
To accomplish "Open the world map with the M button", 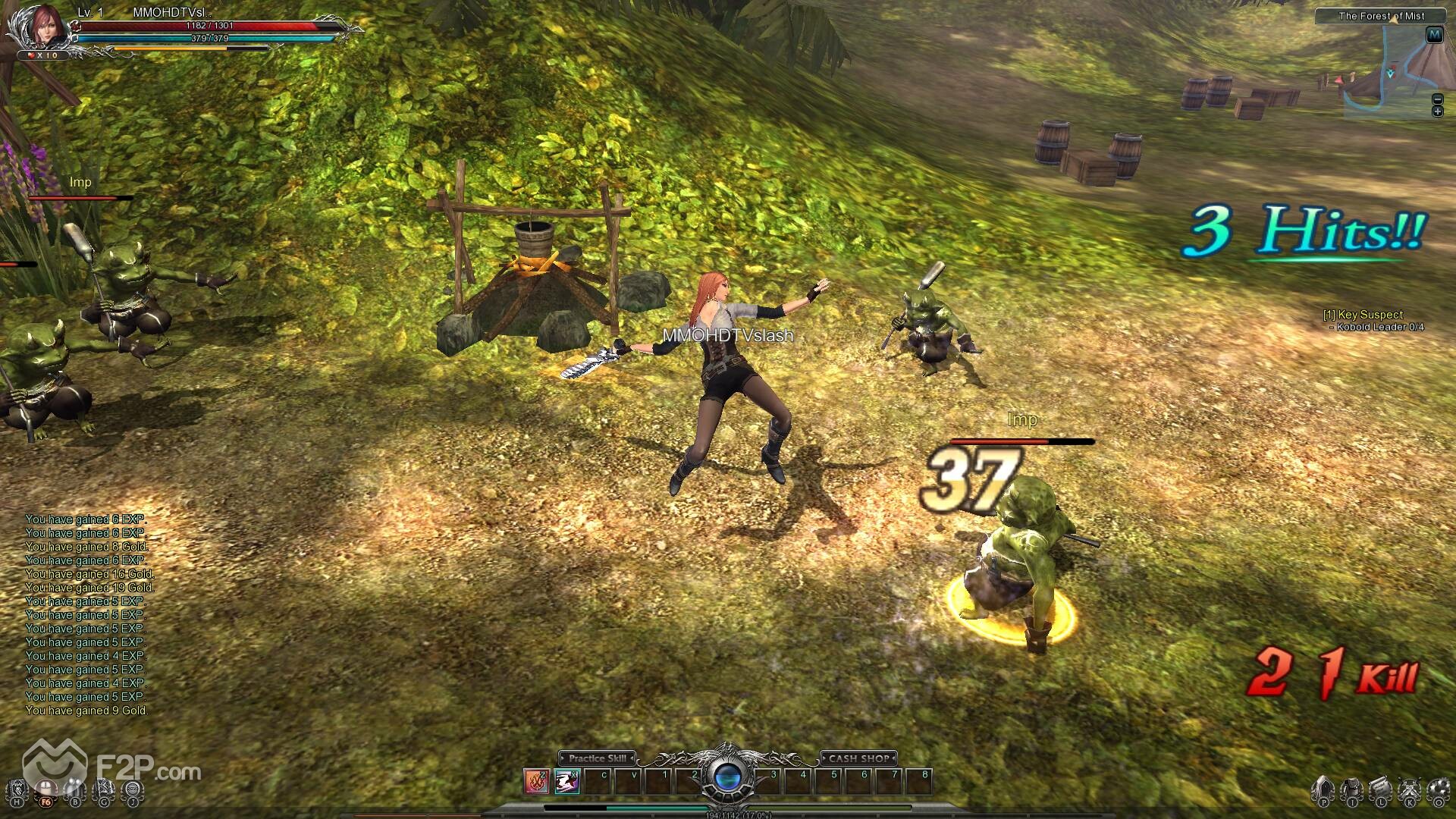I will point(1434,35).
